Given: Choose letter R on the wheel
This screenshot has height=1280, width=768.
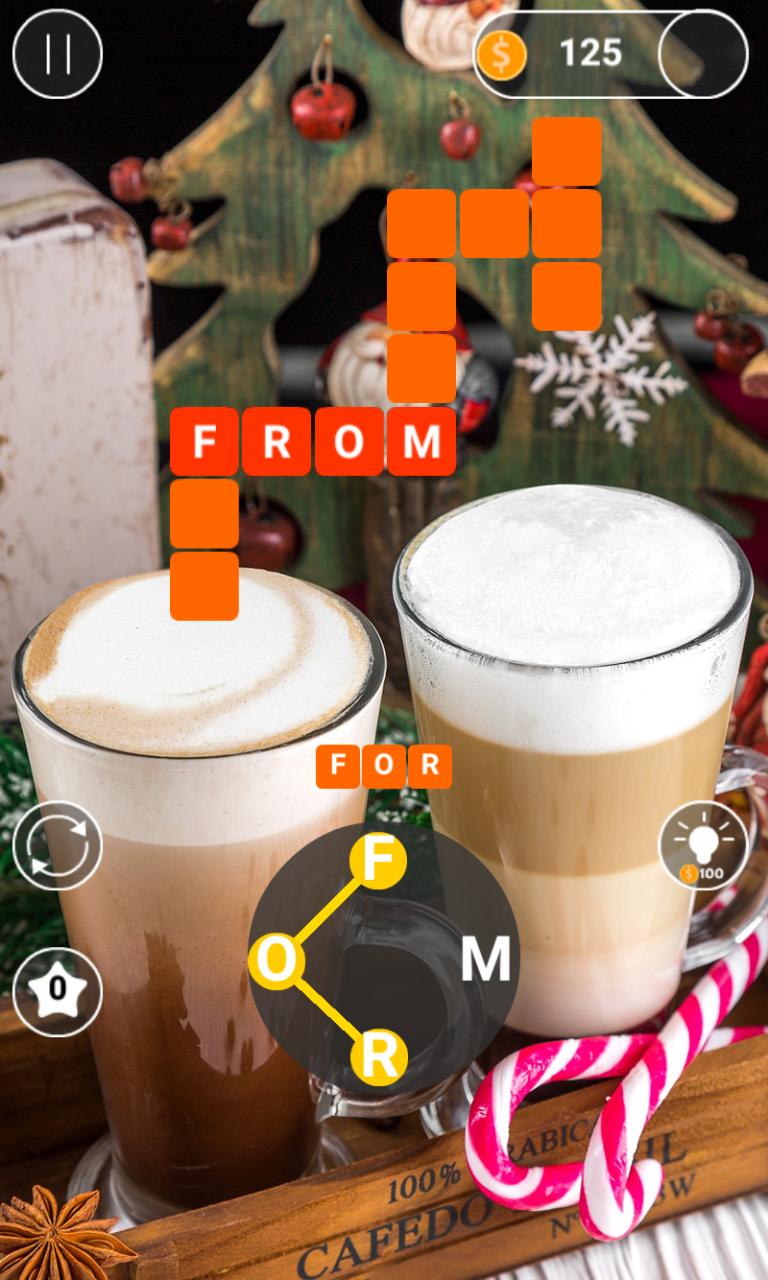Looking at the screenshot, I should (x=378, y=1057).
